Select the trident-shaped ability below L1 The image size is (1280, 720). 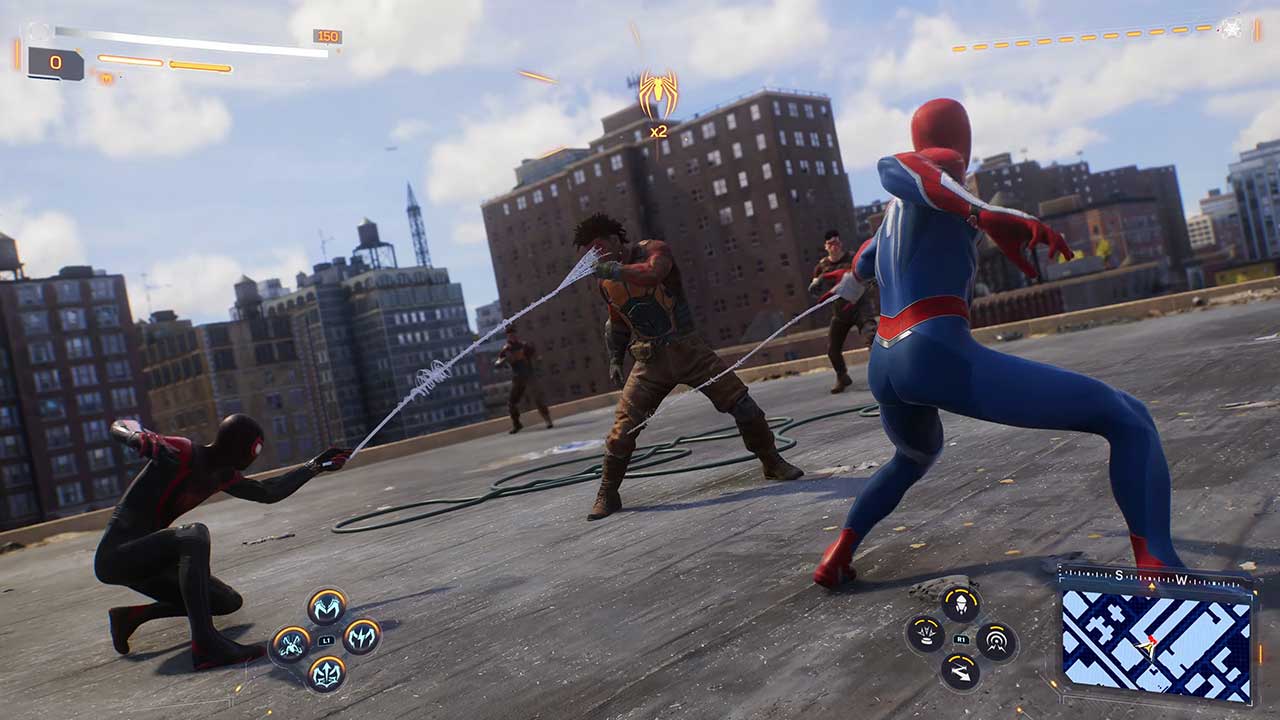tap(327, 675)
